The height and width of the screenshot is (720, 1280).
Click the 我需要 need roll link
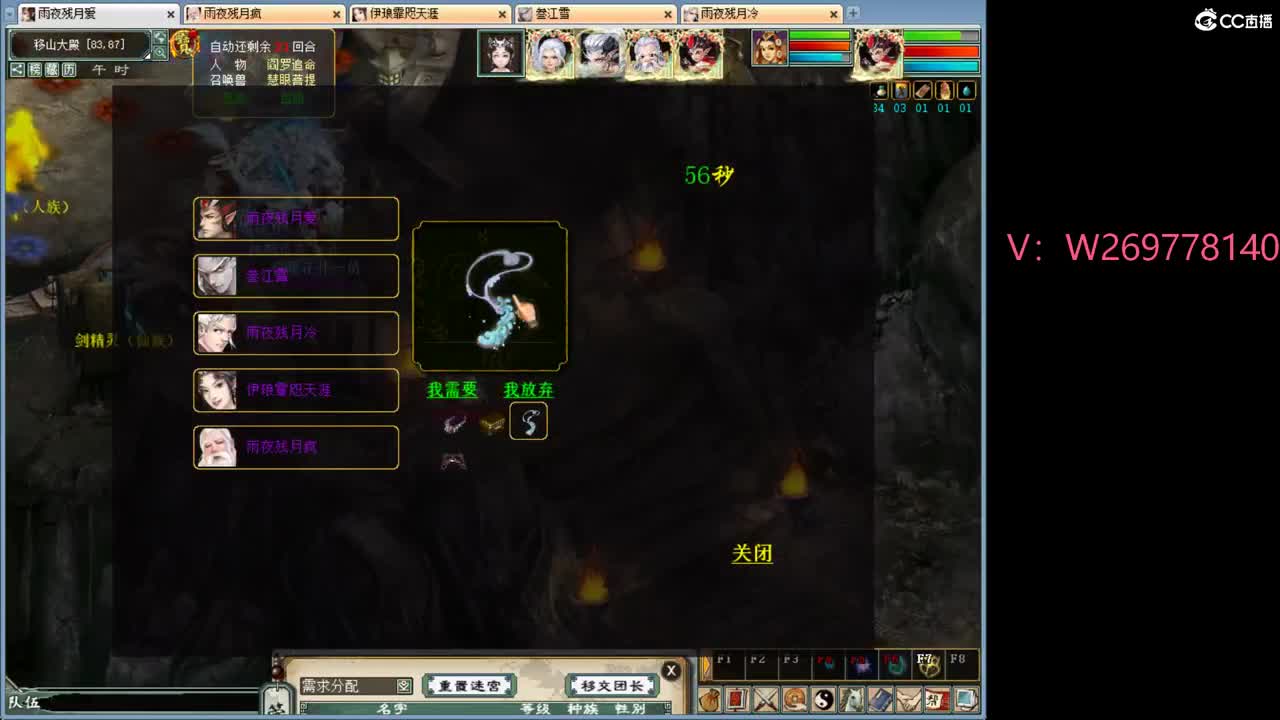point(450,390)
